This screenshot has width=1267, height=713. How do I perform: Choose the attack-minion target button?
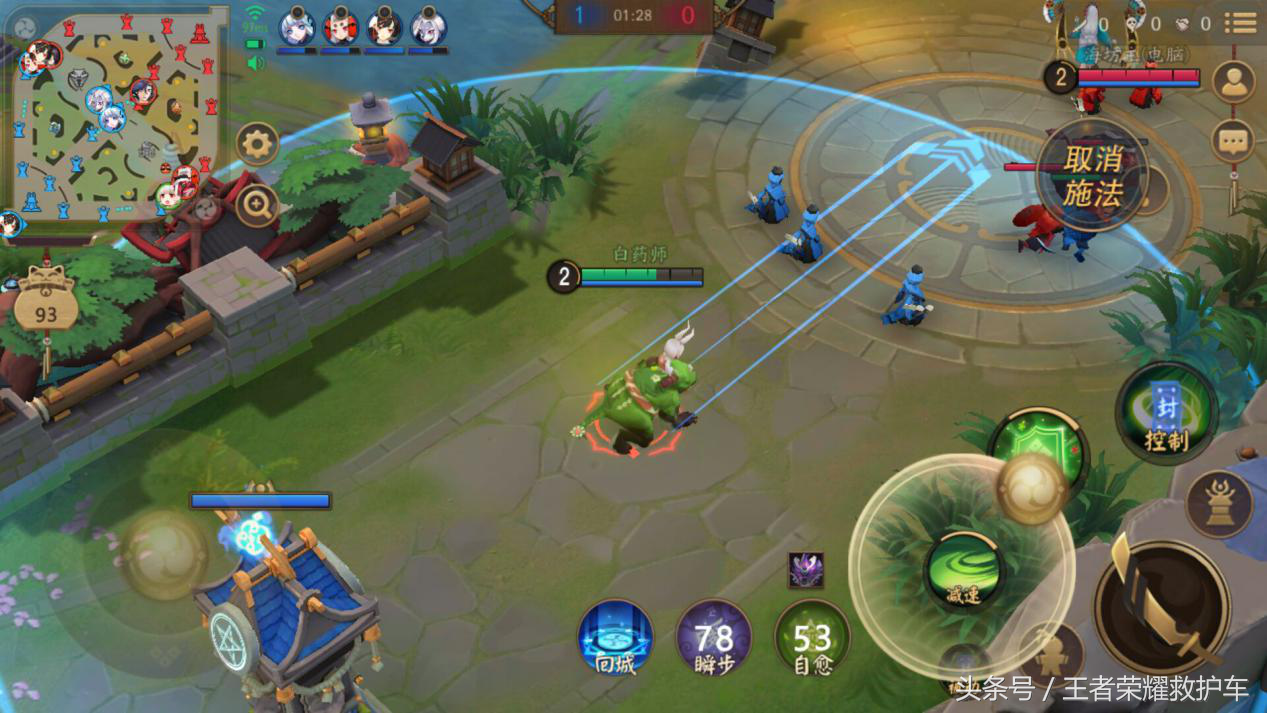pos(1052,655)
